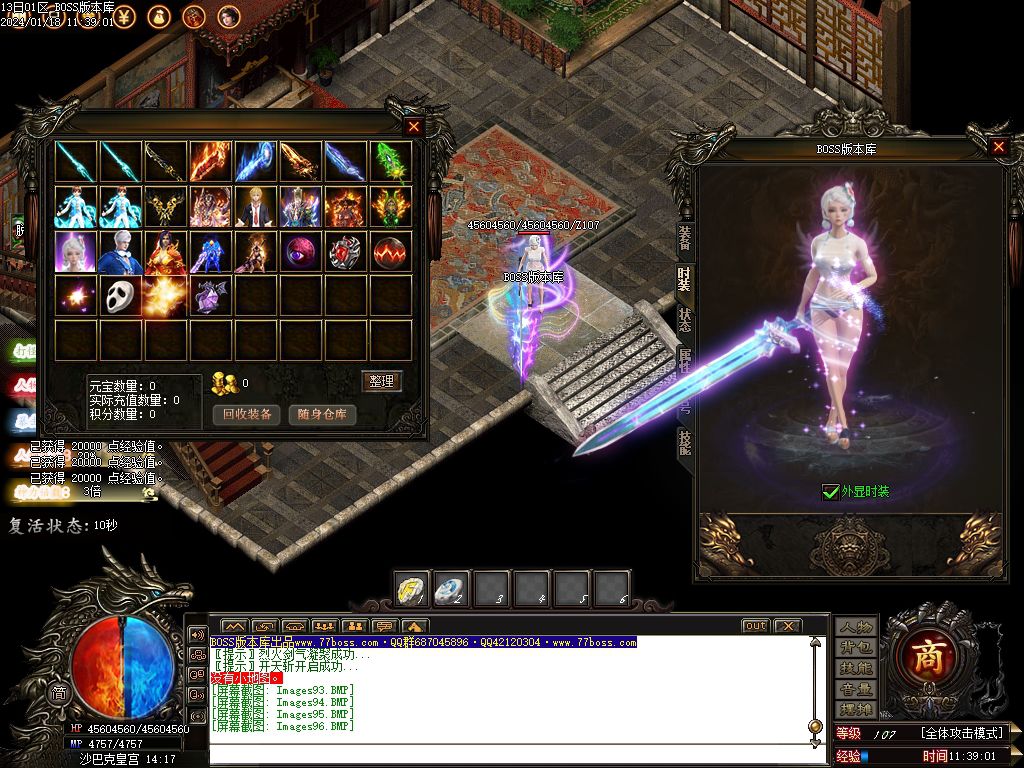This screenshot has height=768, width=1024.
Task: Toggle the 外显时装 costume display checkbox
Action: (830, 491)
